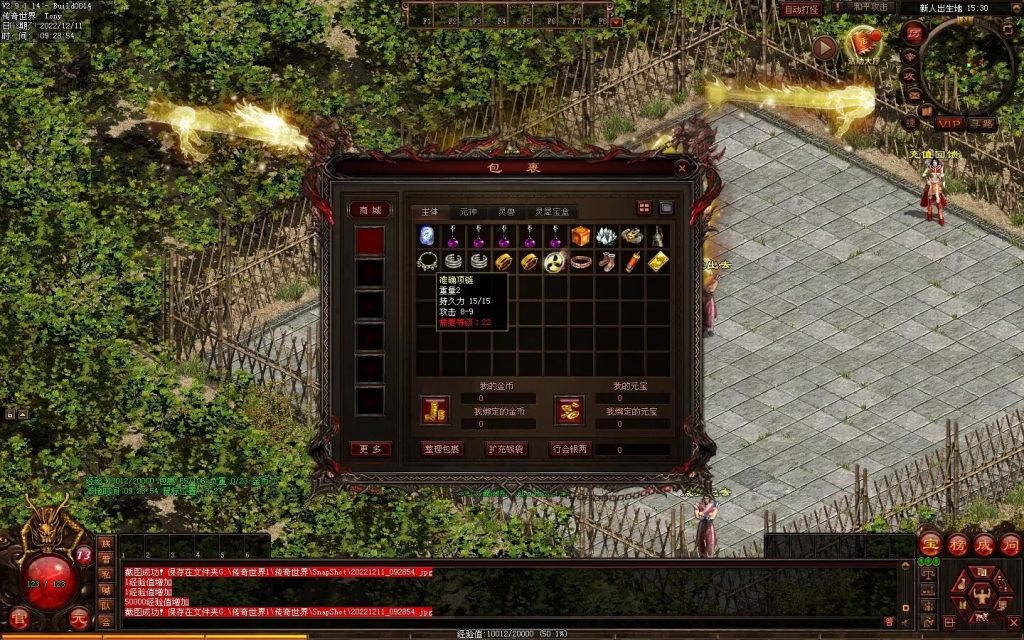Select the pair of boots item

pyautogui.click(x=607, y=261)
